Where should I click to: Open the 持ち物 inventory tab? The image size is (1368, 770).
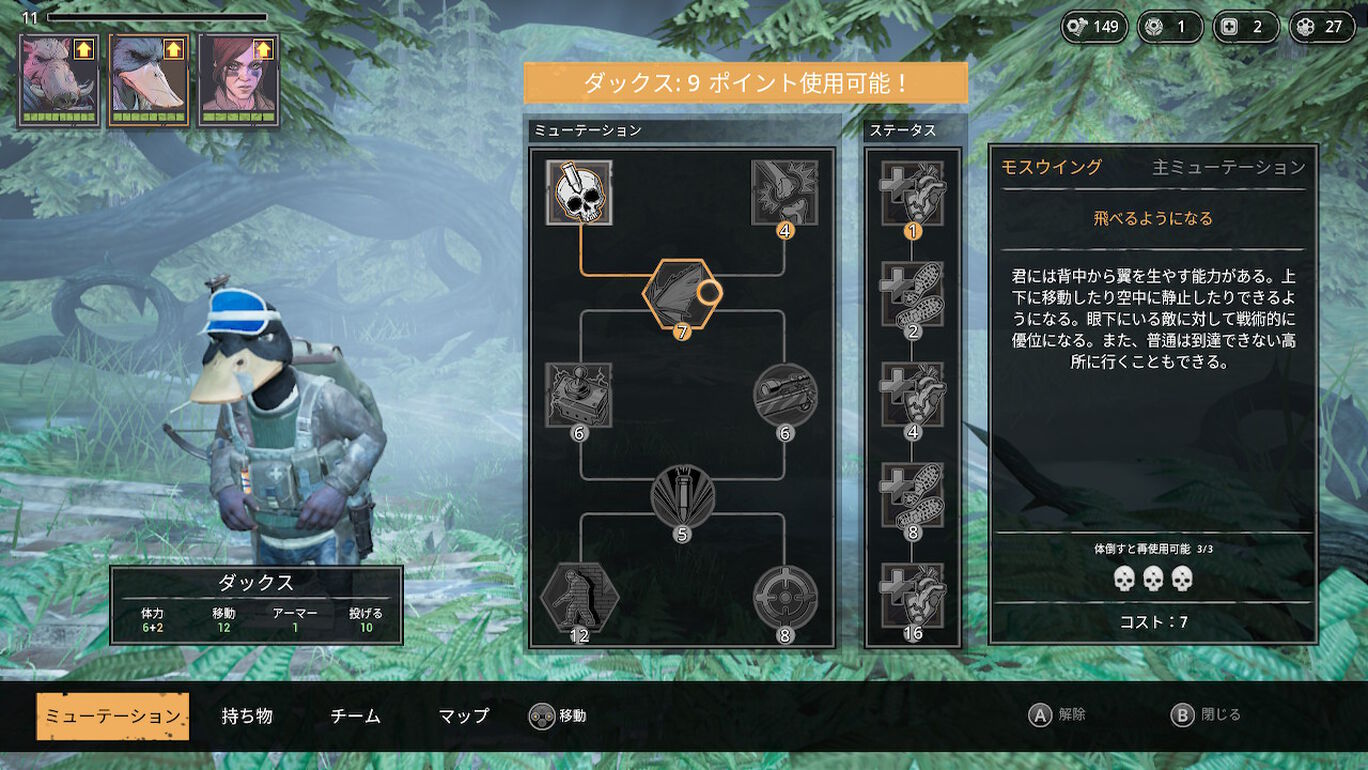(x=247, y=716)
